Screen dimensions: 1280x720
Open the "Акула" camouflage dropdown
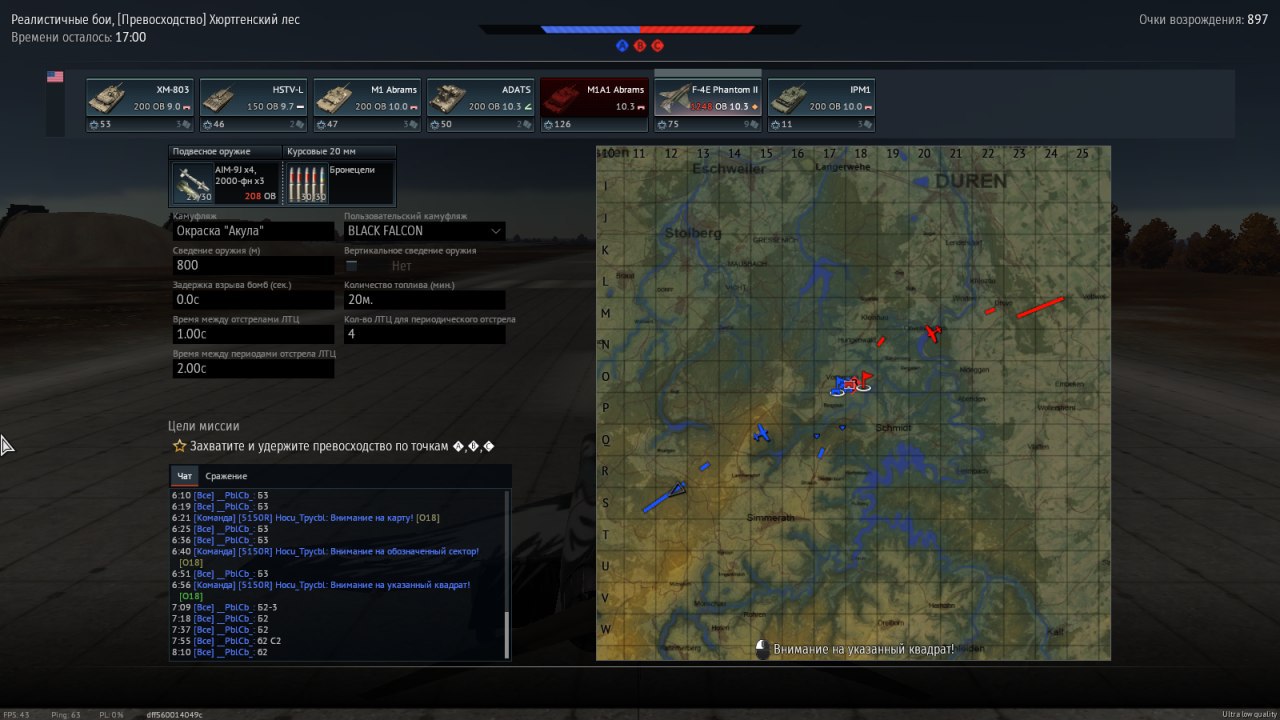(253, 231)
